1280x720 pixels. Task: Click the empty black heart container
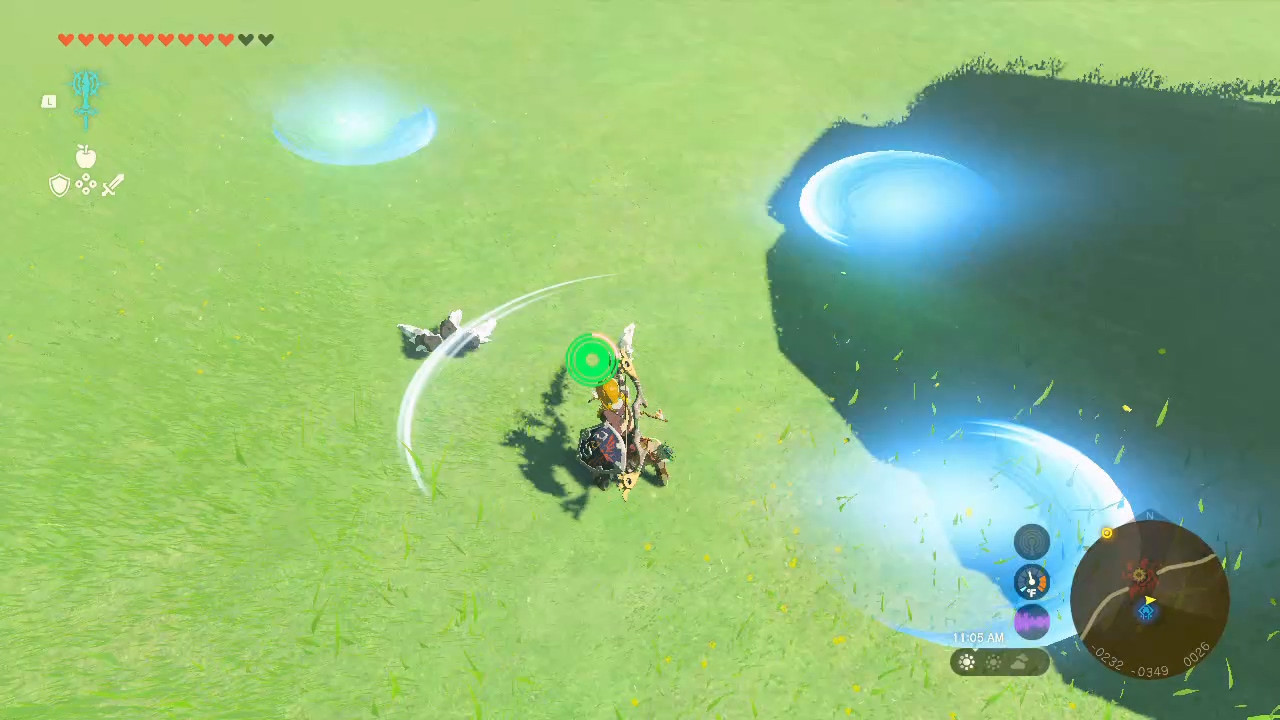(x=245, y=39)
